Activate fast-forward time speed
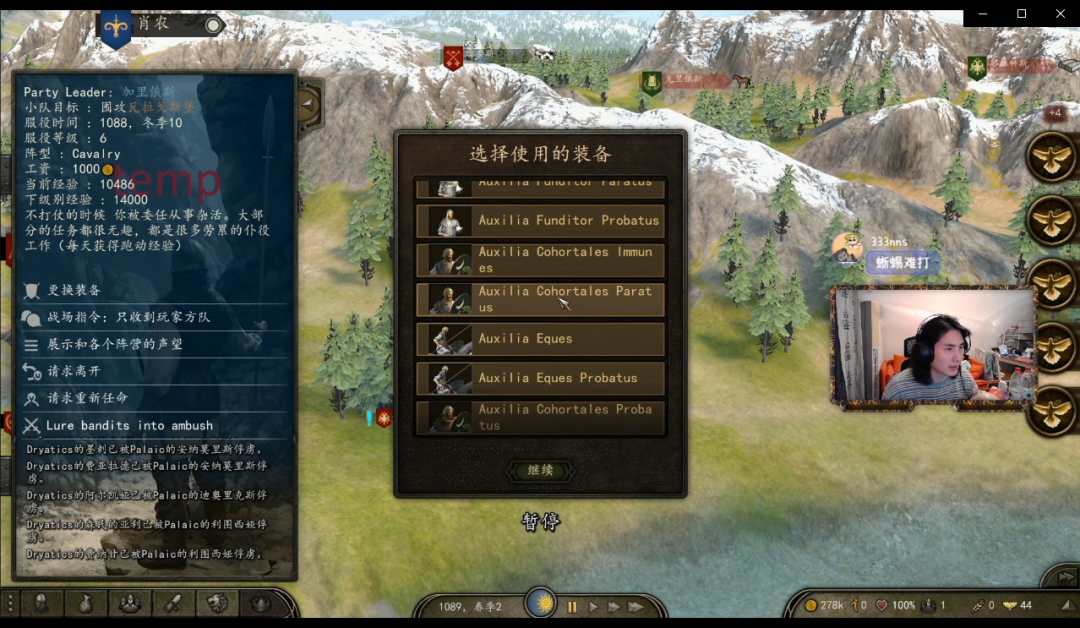Viewport: 1080px width, 628px height. pos(615,606)
